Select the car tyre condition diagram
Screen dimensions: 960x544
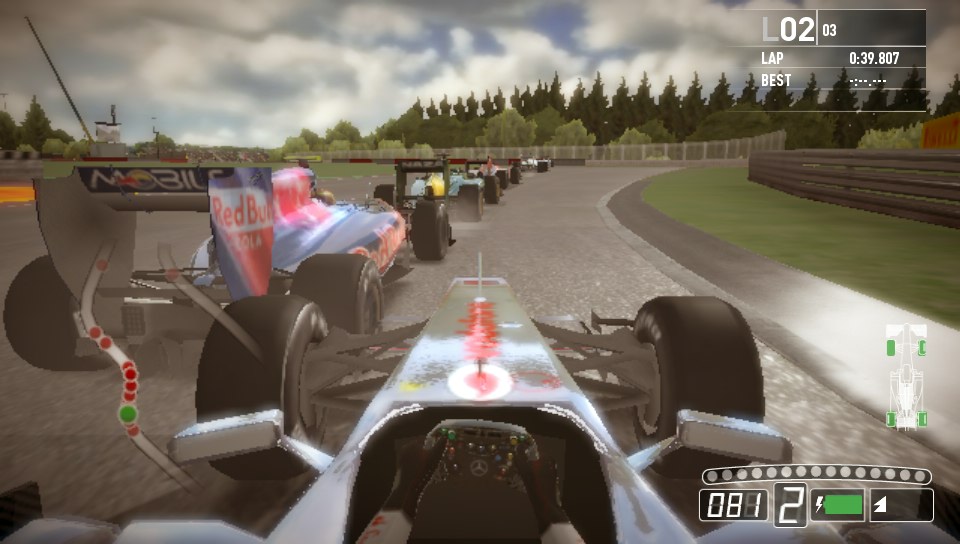[906, 377]
